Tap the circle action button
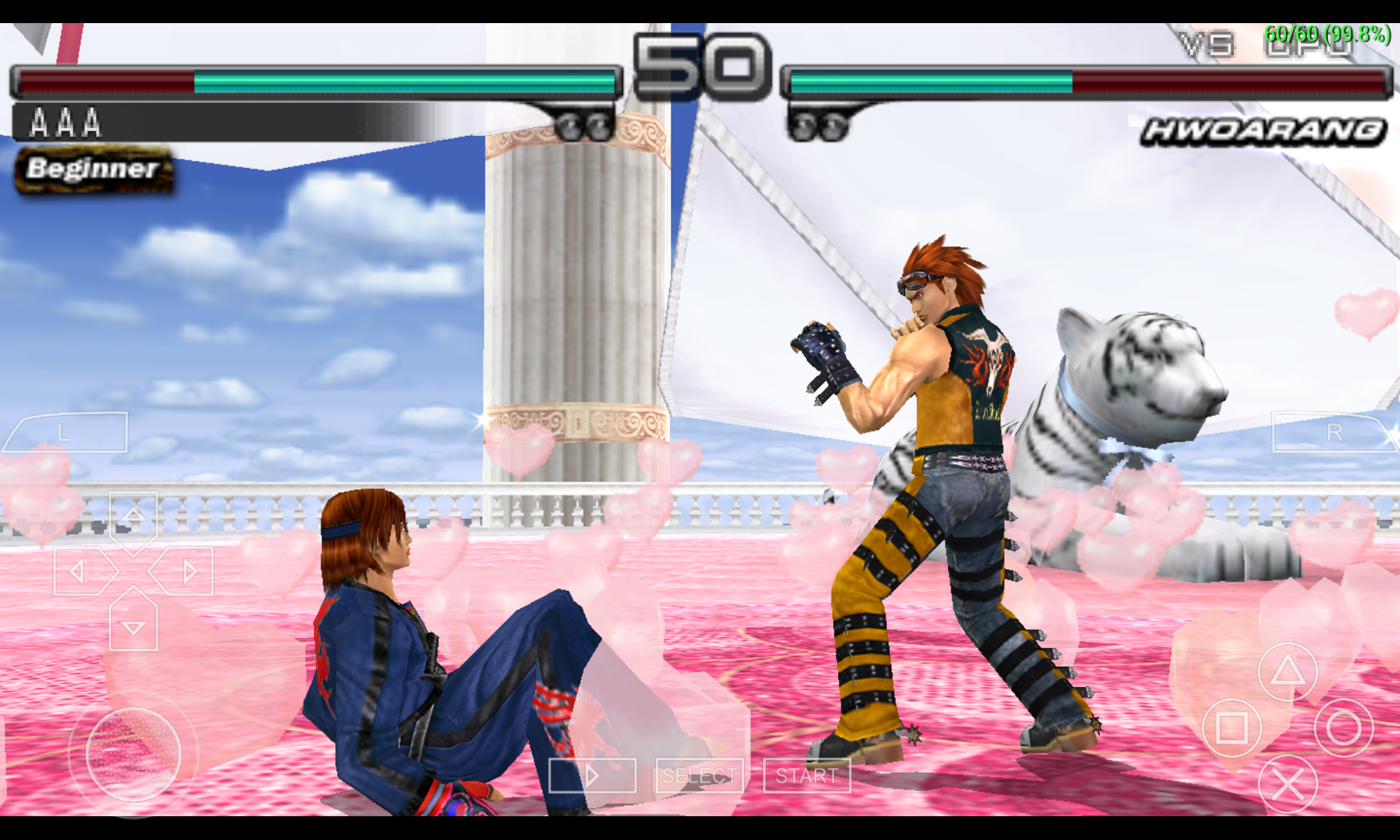This screenshot has width=1400, height=840. (1343, 728)
